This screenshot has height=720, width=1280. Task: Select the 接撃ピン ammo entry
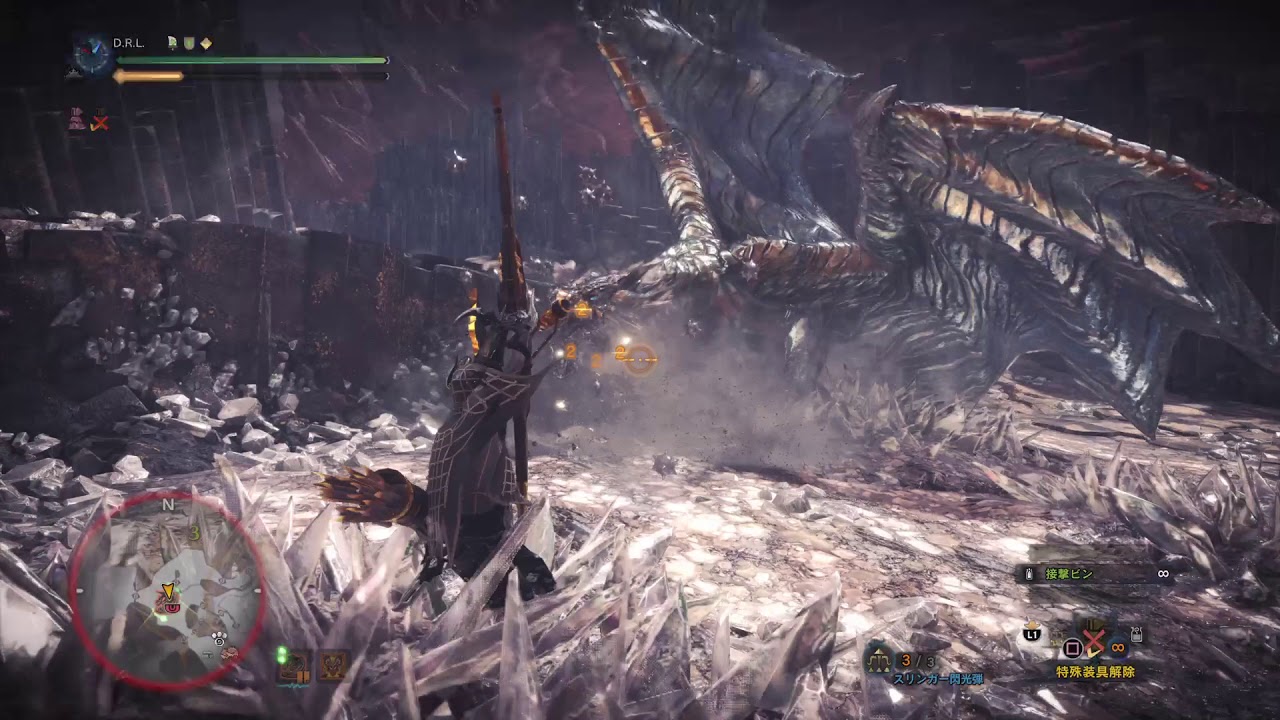[x=1068, y=574]
